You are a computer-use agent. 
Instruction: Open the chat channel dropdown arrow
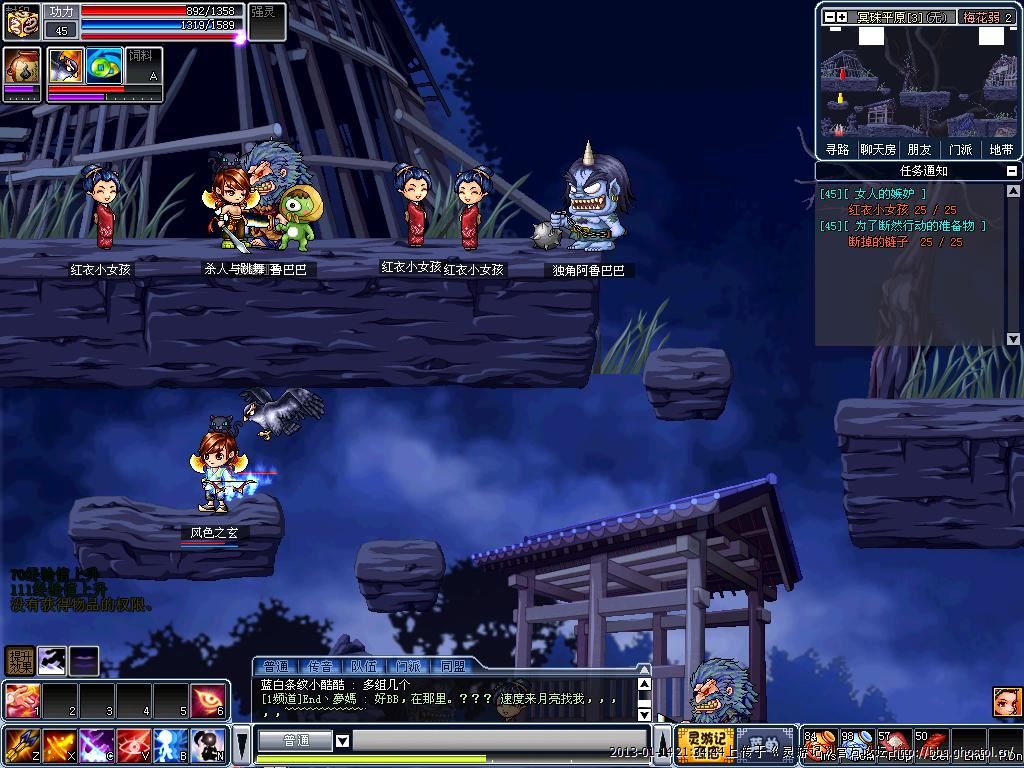[342, 741]
